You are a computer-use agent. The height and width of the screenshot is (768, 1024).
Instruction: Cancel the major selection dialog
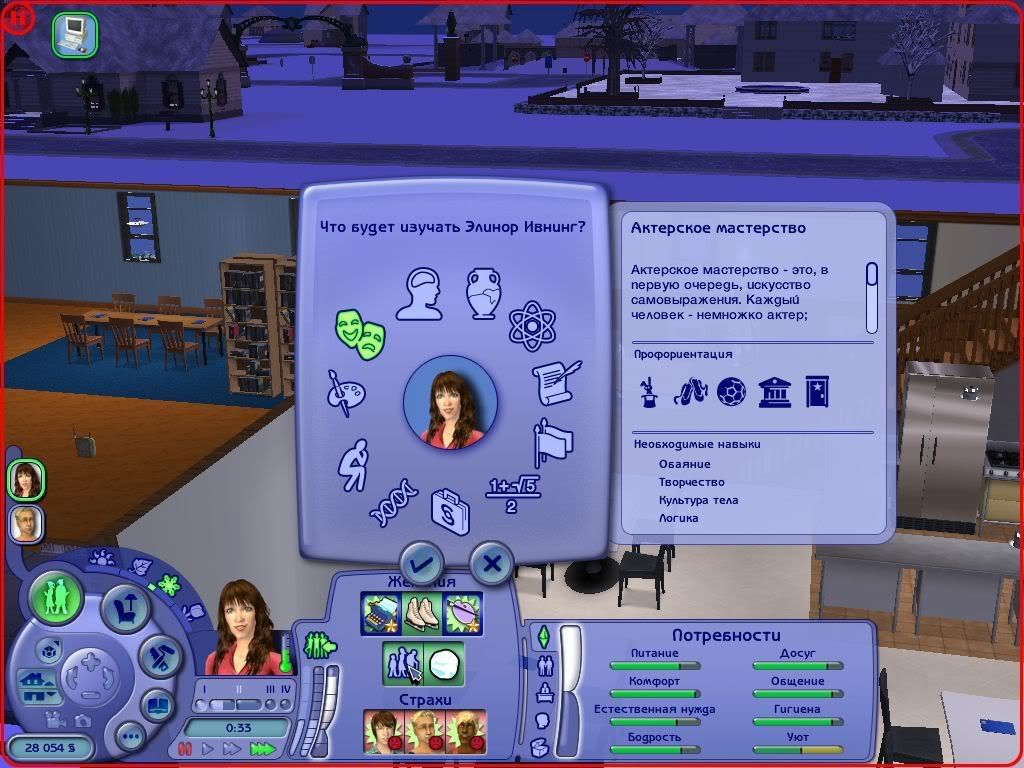click(491, 565)
